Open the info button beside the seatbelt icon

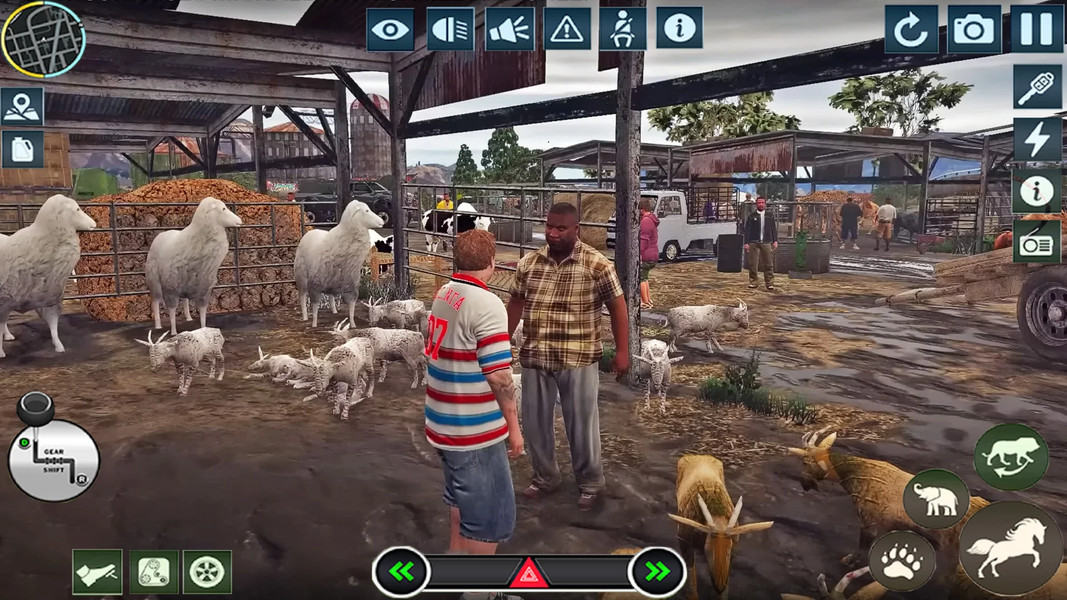[x=679, y=29]
